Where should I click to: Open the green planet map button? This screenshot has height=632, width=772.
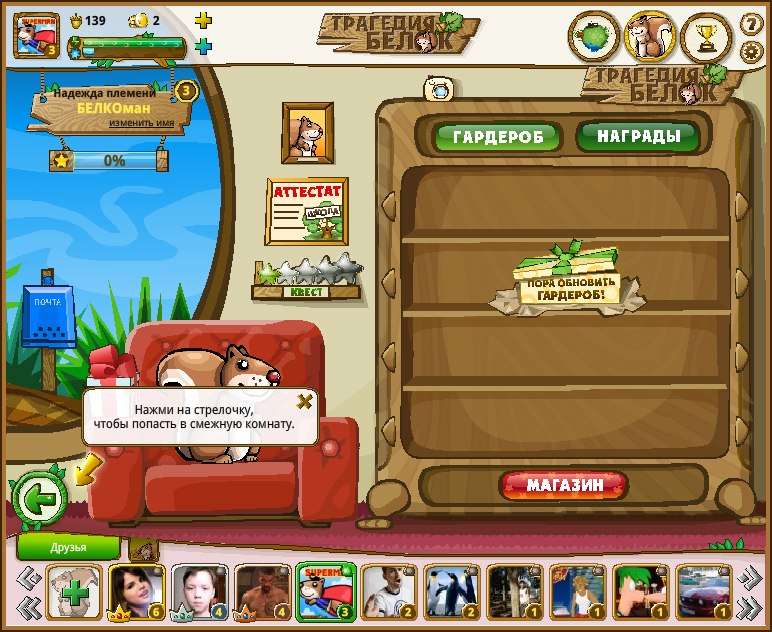point(594,39)
